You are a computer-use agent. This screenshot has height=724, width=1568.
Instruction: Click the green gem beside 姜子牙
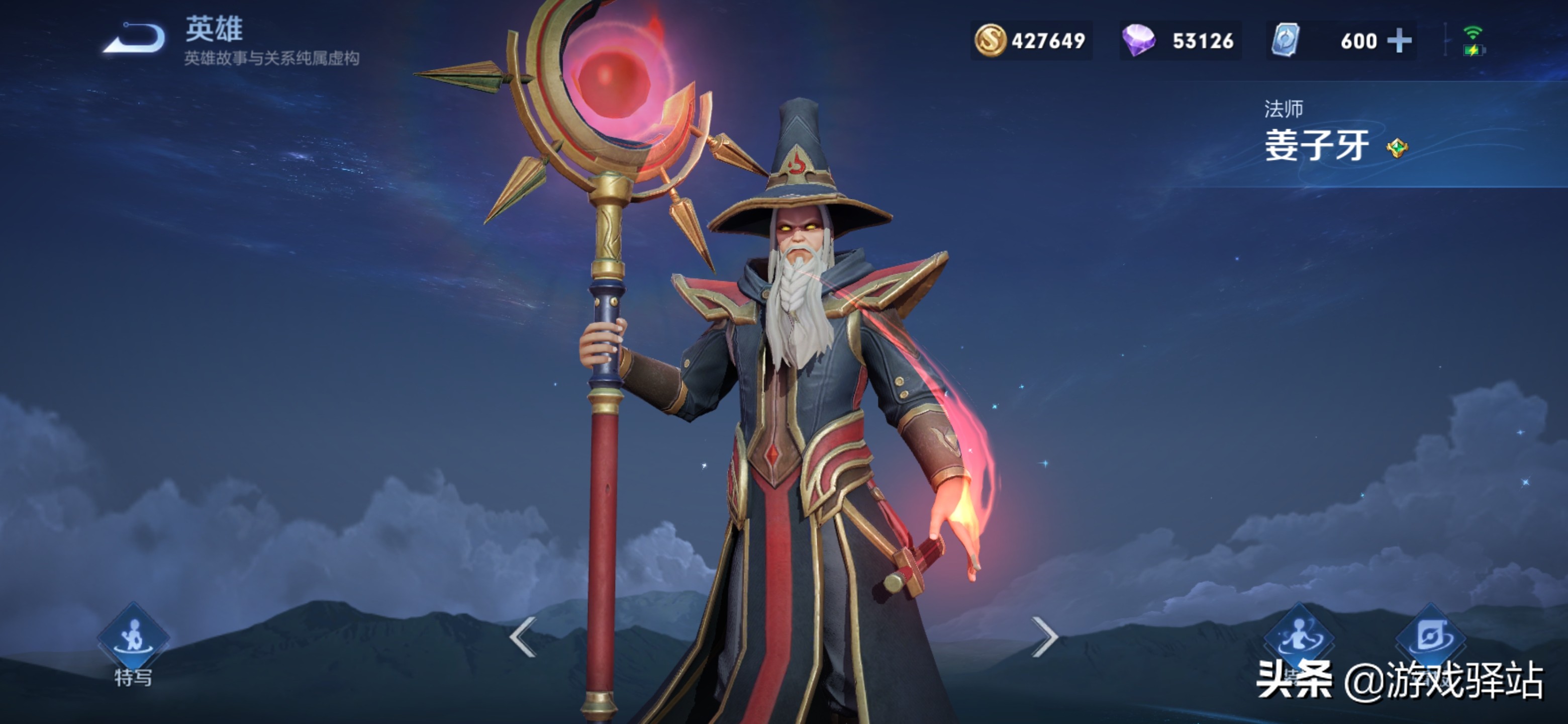(1397, 148)
